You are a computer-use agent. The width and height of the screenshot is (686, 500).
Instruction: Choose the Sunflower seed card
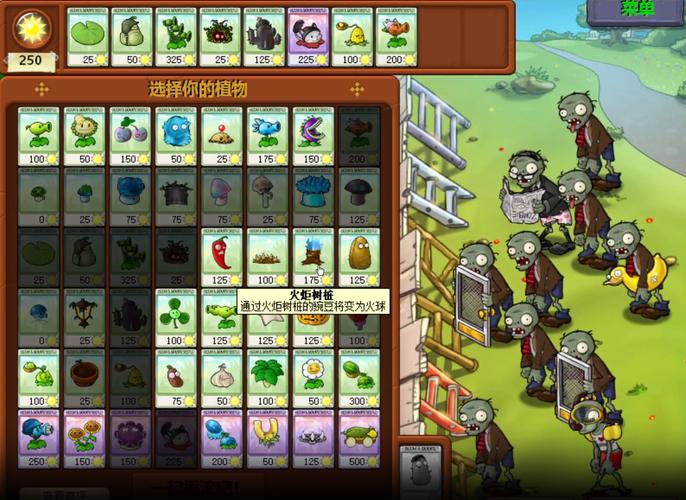84,136
